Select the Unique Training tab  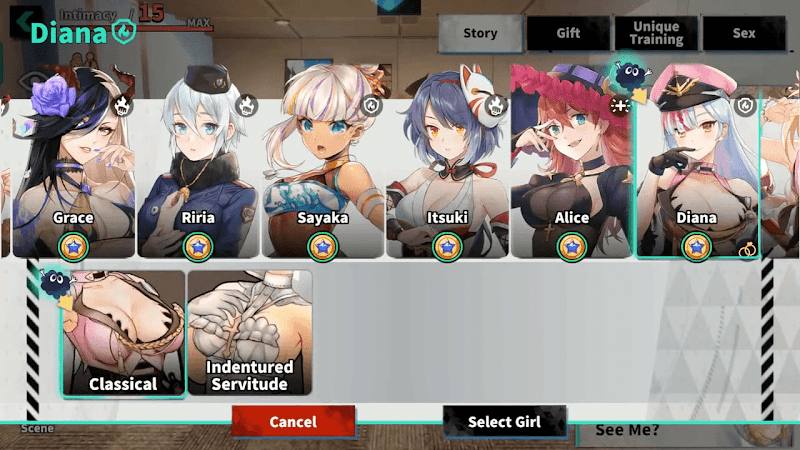click(x=656, y=33)
